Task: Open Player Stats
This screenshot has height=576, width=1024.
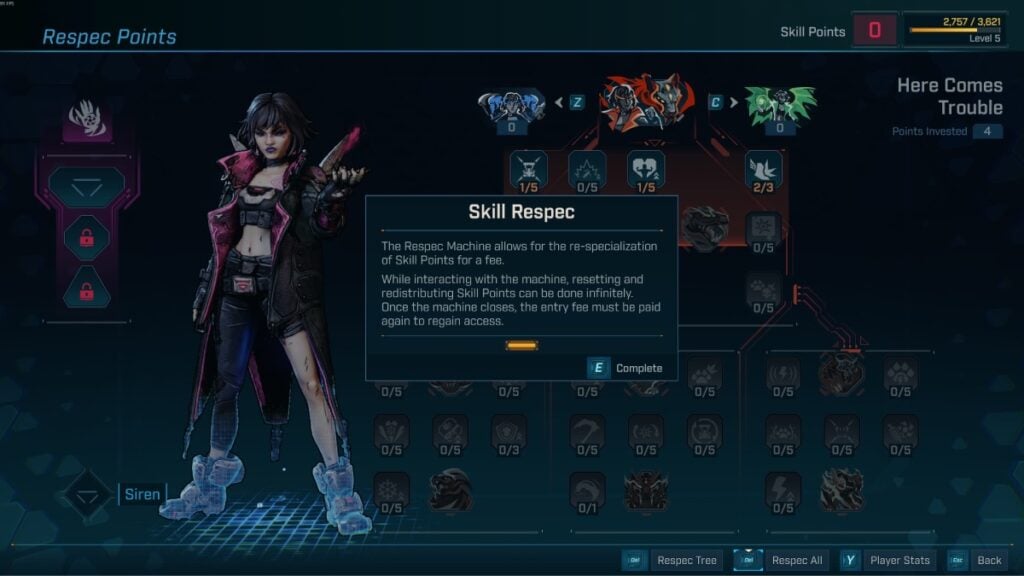Action: 889,560
